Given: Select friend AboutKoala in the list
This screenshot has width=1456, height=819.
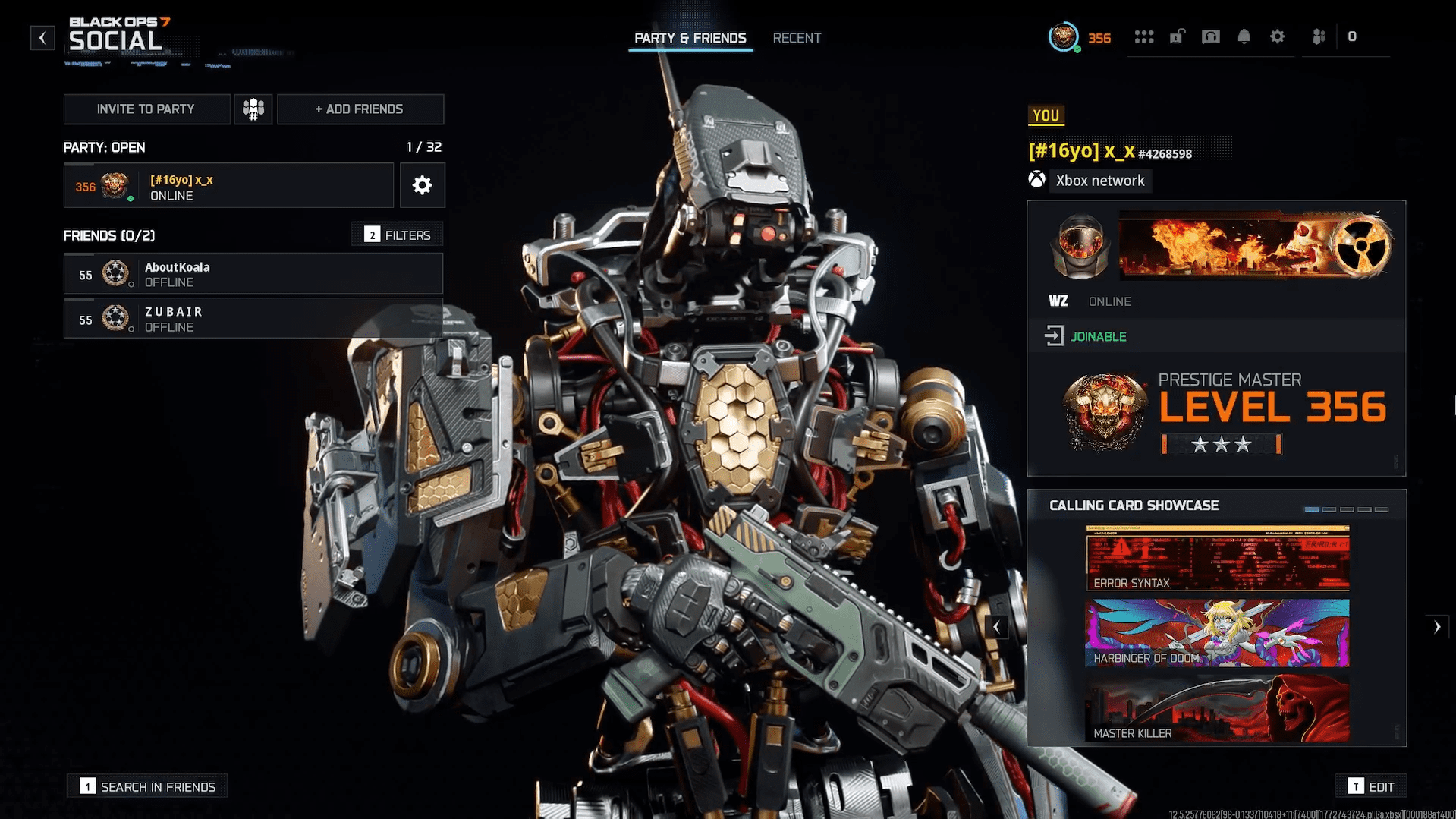Looking at the screenshot, I should [253, 274].
